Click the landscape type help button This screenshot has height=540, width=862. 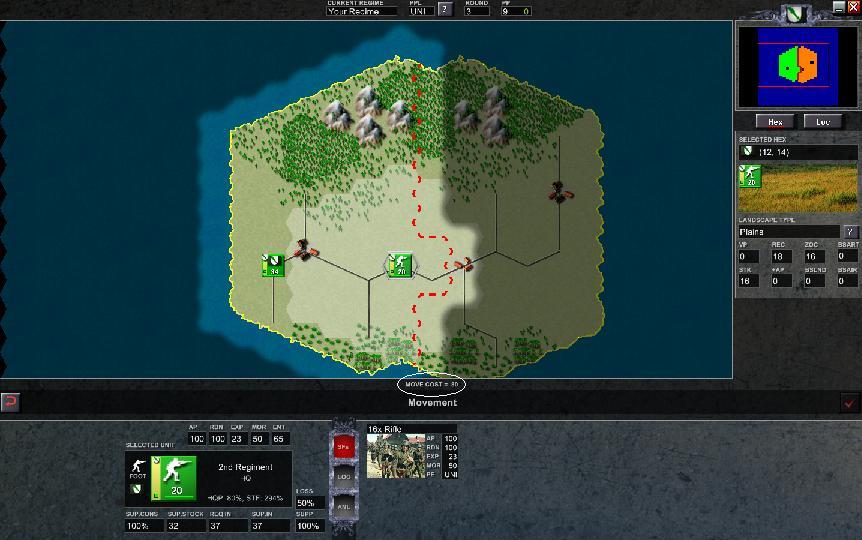pyautogui.click(x=849, y=232)
